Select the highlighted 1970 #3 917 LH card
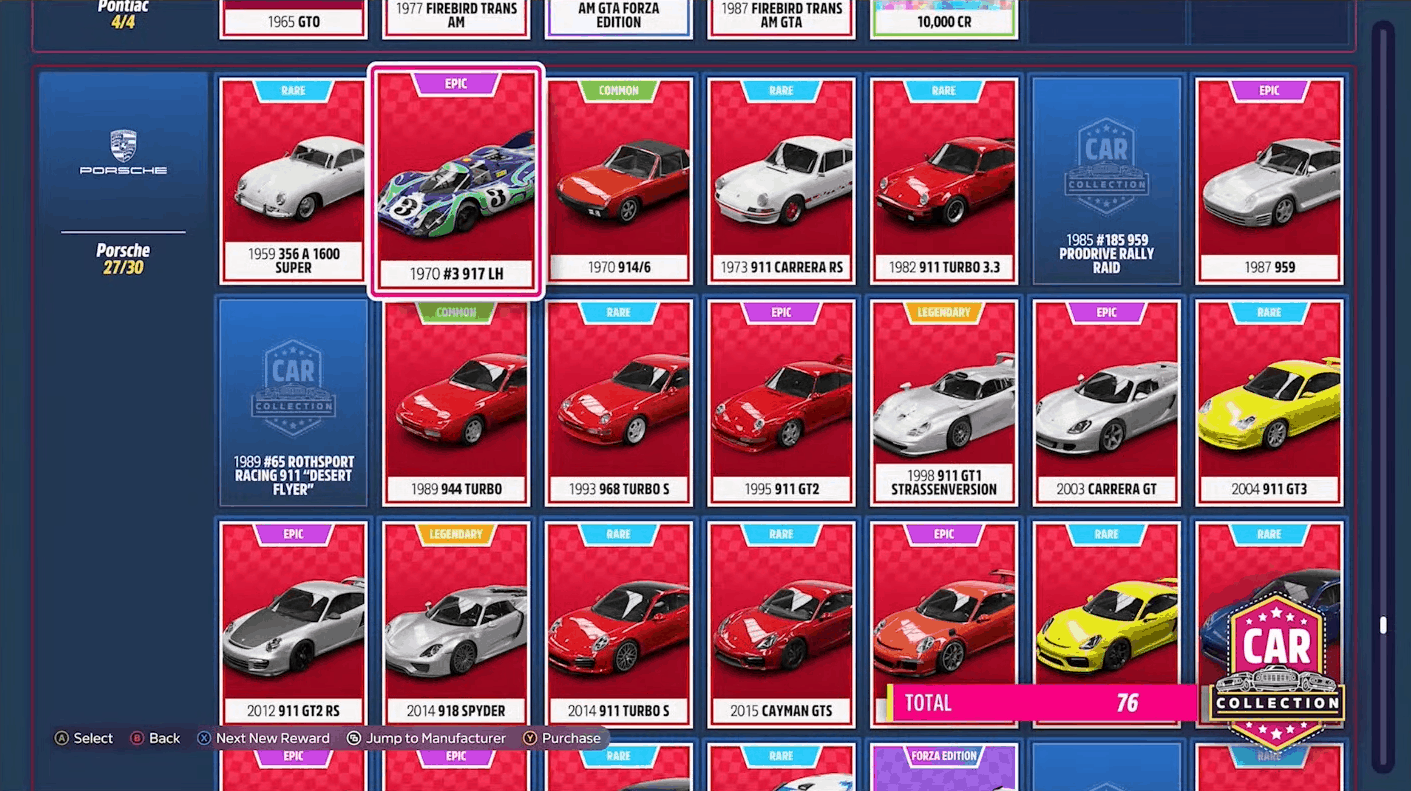This screenshot has height=791, width=1411. tap(456, 180)
